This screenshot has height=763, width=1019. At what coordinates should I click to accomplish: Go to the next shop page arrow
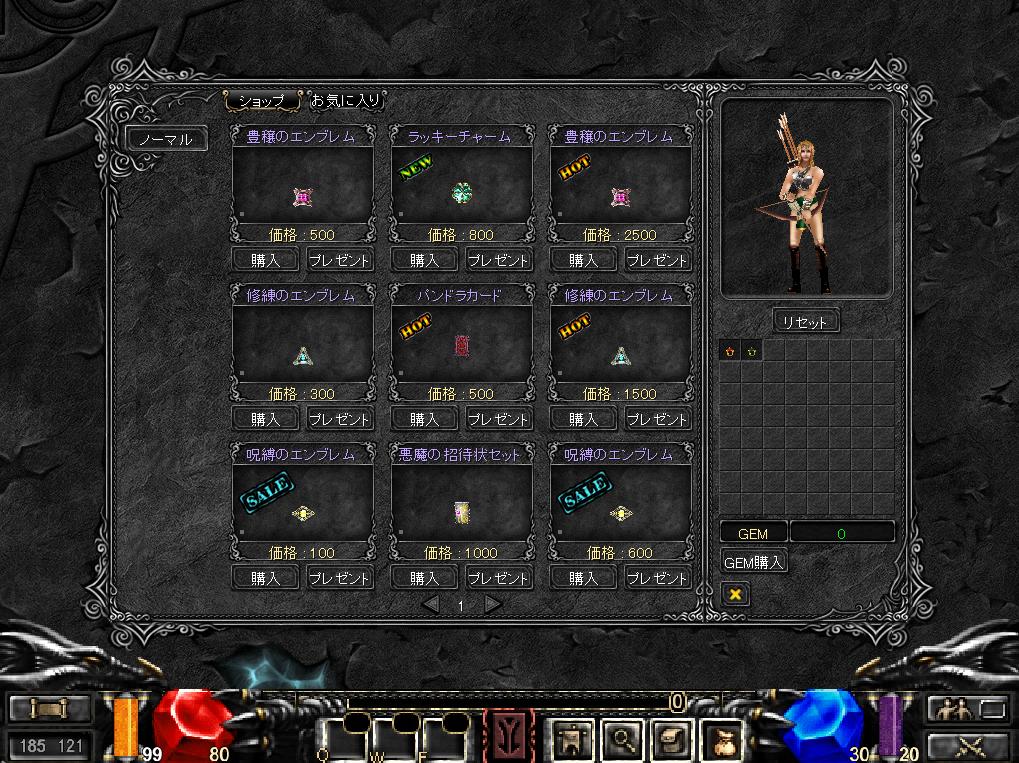click(492, 604)
